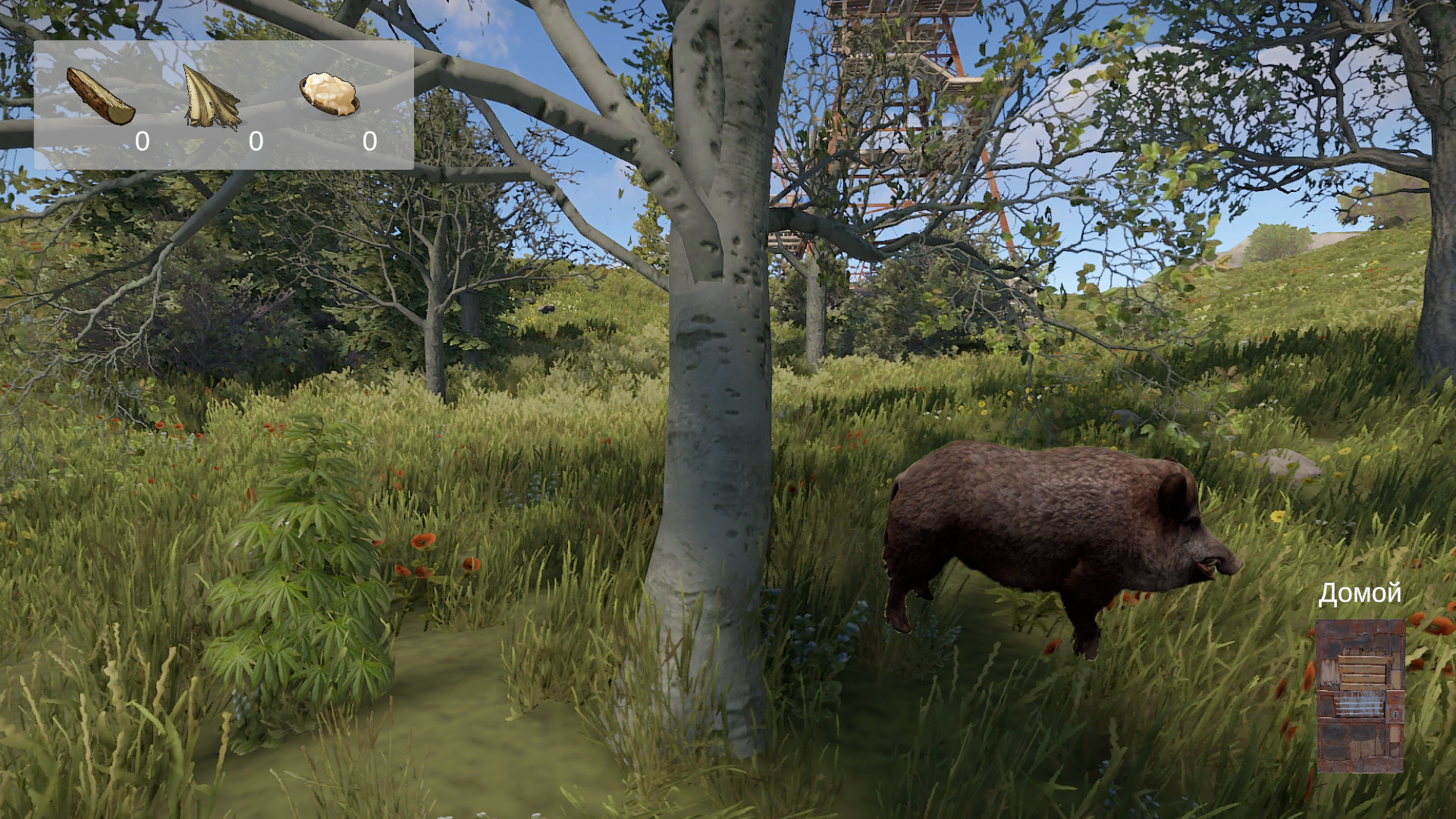
Task: Select the Animal Fat resource icon
Action: (x=328, y=95)
